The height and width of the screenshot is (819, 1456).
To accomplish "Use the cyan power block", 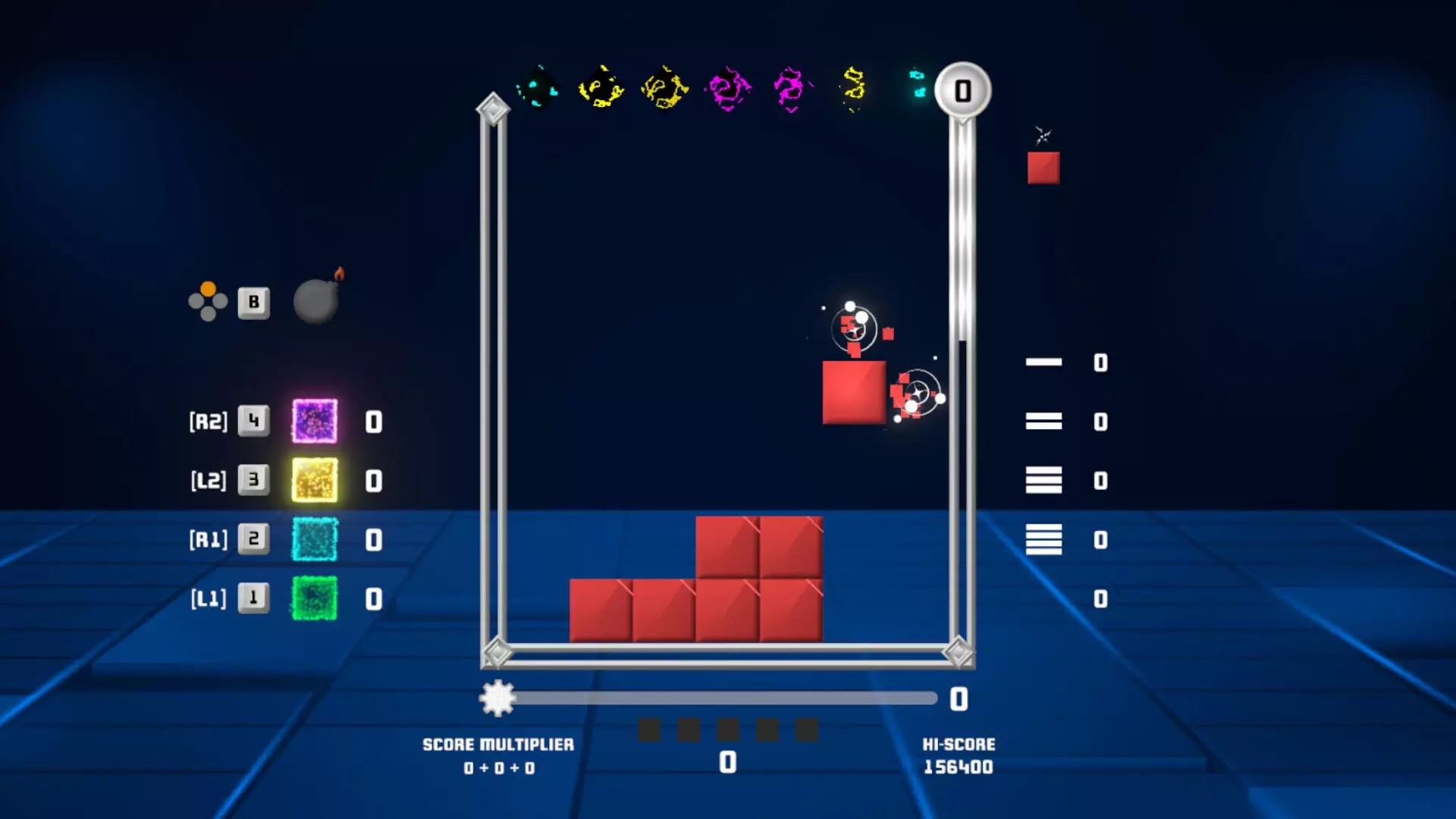I will click(x=315, y=539).
